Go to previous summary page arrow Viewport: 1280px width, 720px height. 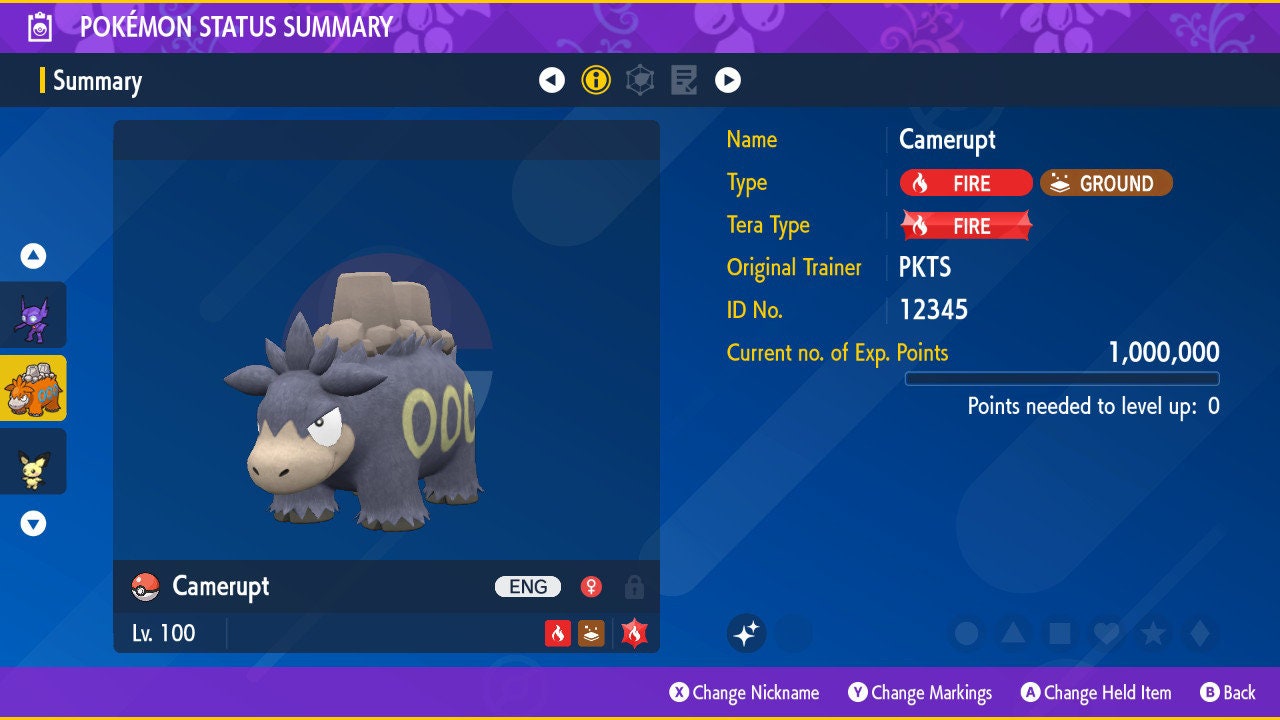point(552,81)
